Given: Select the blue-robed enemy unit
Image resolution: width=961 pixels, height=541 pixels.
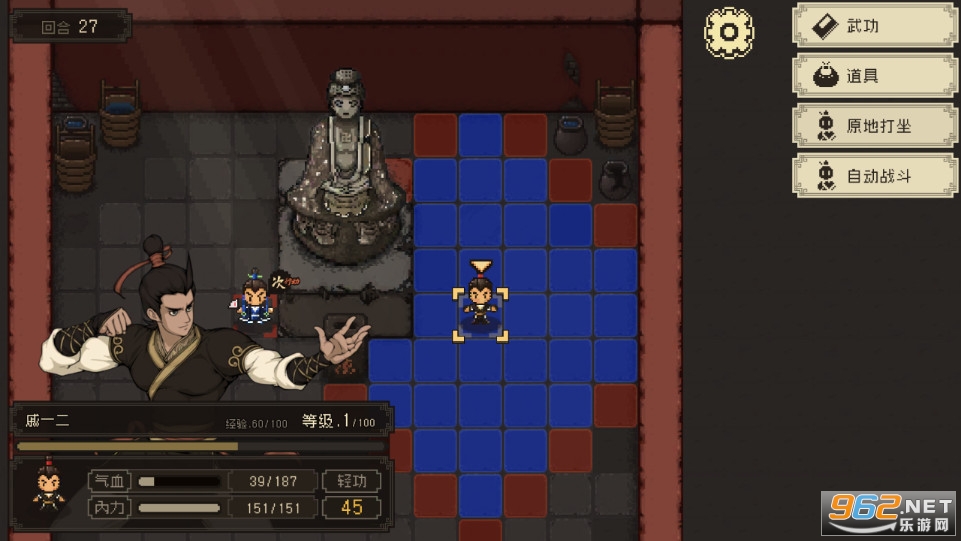Looking at the screenshot, I should (x=255, y=302).
